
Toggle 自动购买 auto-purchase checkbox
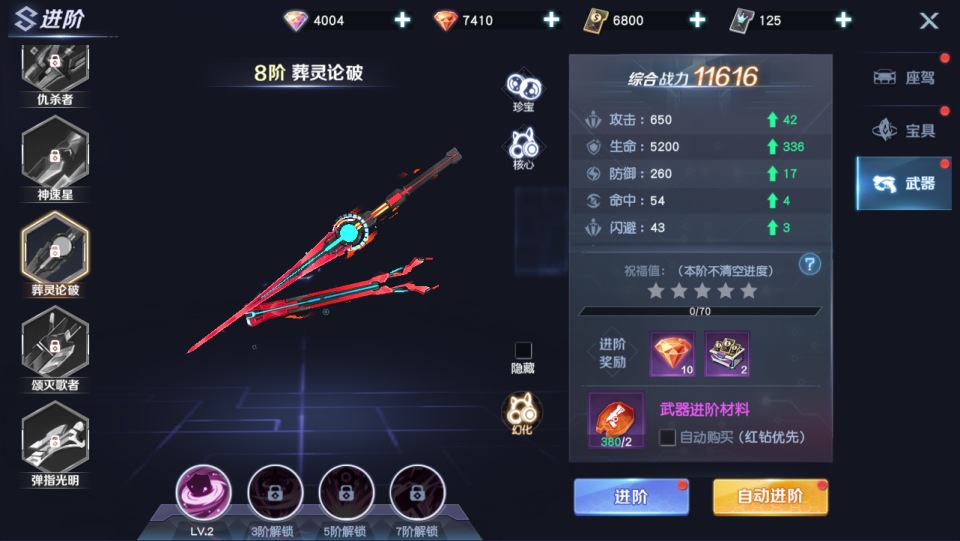pyautogui.click(x=668, y=437)
